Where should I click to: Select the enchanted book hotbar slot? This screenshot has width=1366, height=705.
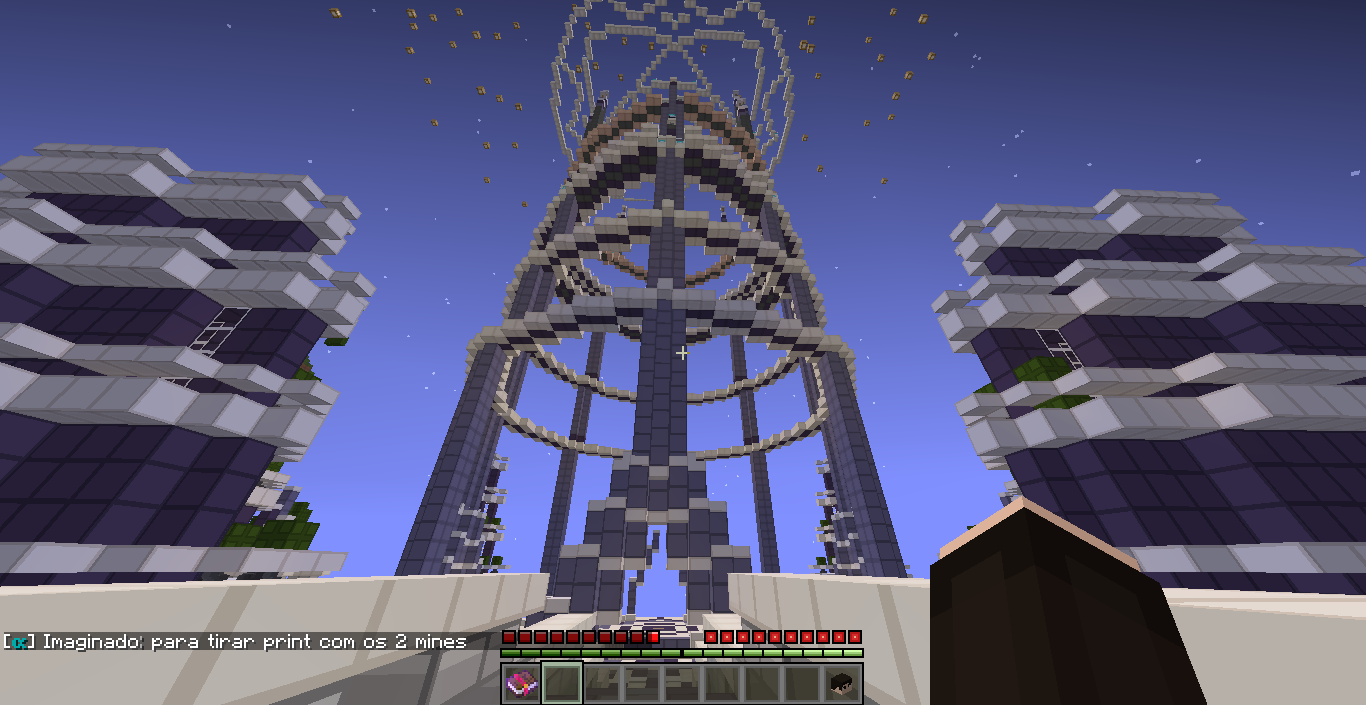pyautogui.click(x=521, y=684)
